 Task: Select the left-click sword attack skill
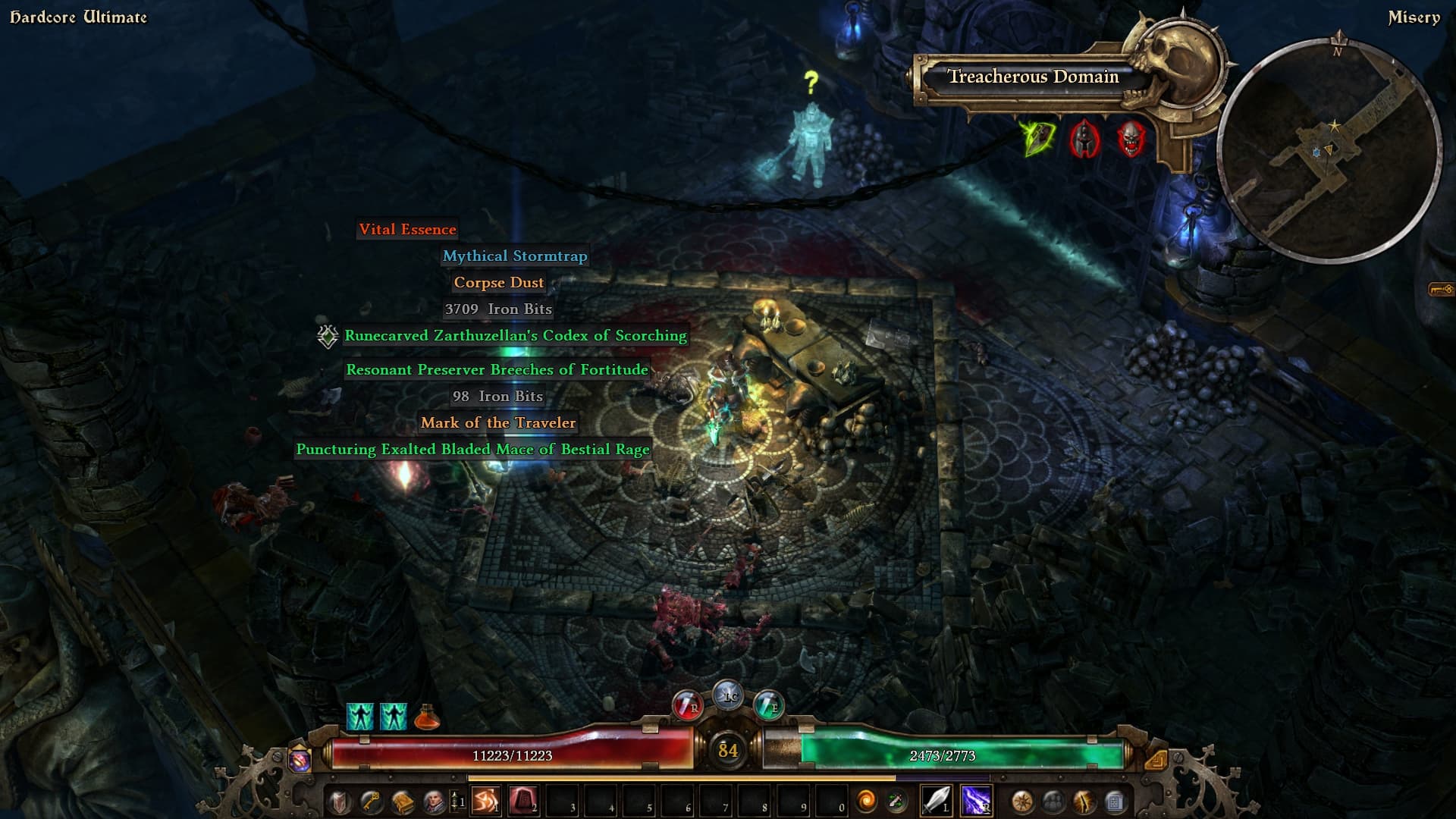[936, 801]
